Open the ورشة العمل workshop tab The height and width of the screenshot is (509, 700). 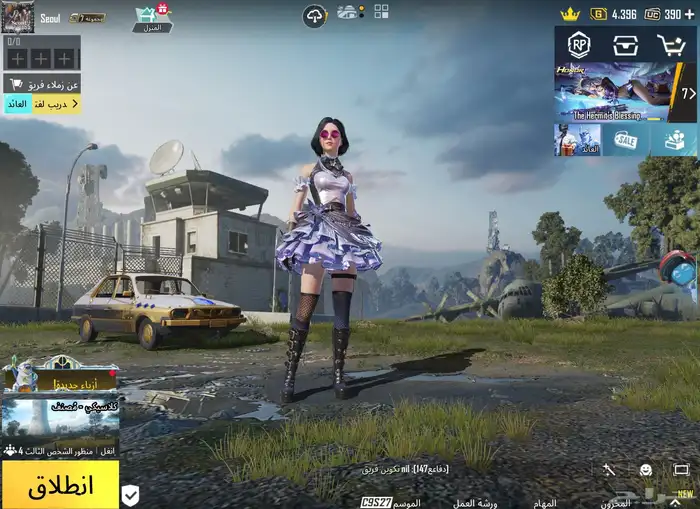(475, 502)
